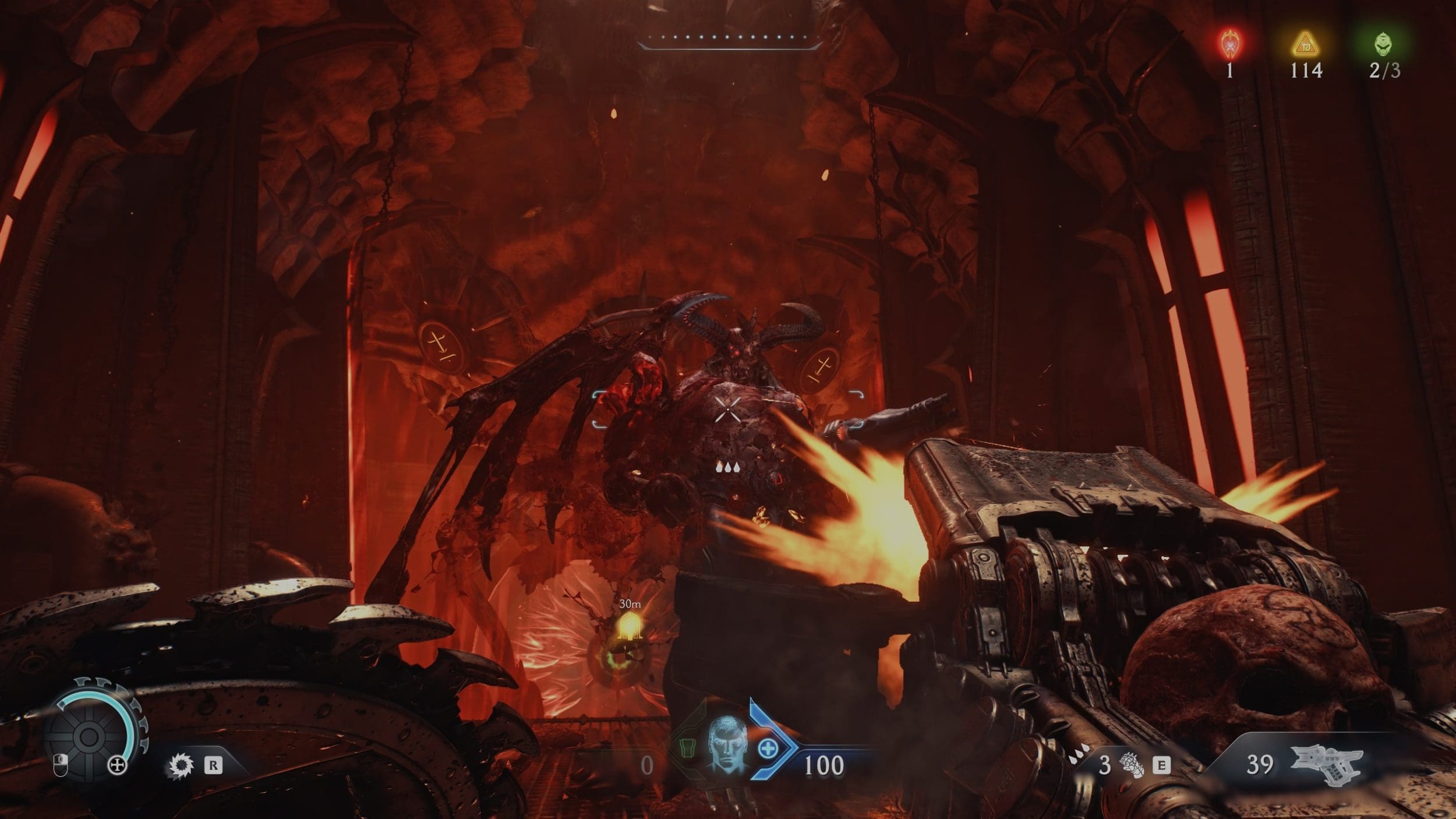Click the red demonic sigil icon
Screen dimensions: 1456x819
tap(1230, 43)
